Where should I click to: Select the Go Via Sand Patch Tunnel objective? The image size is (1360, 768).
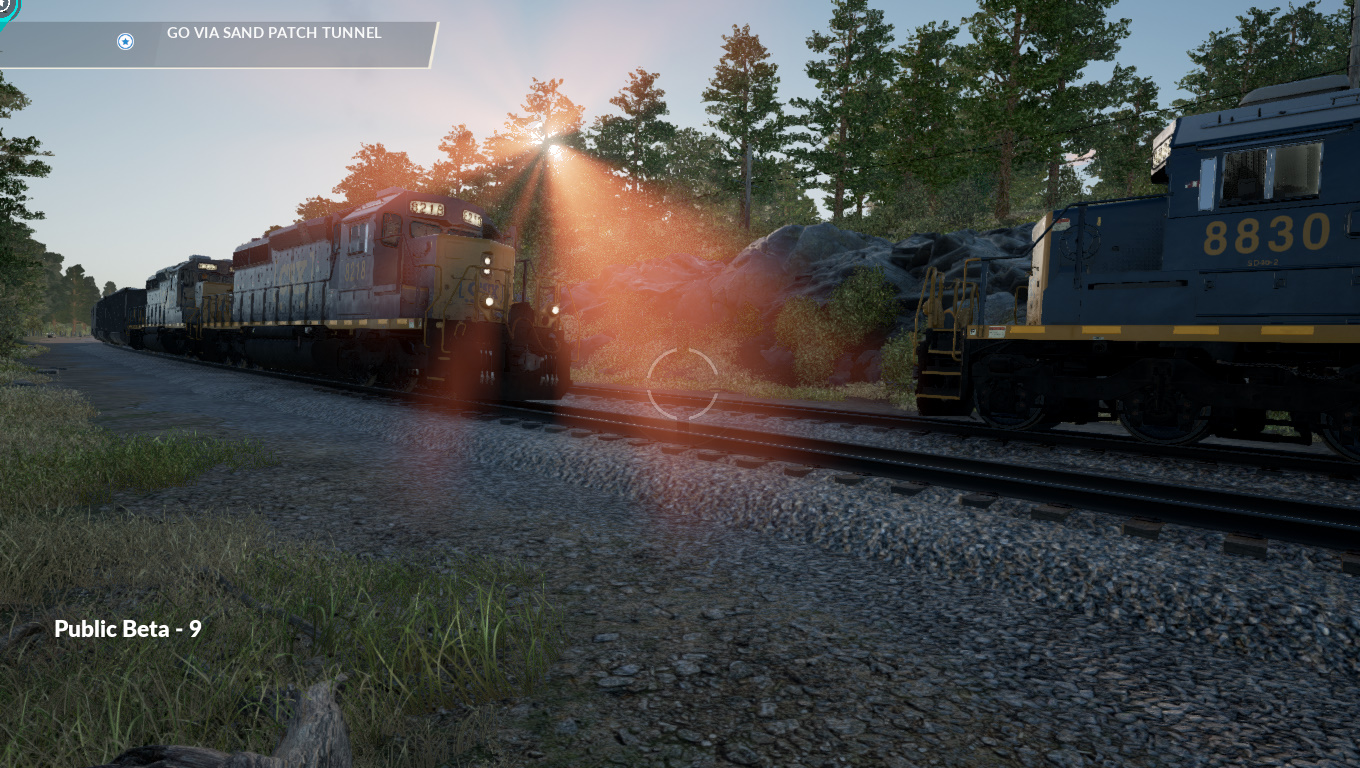[274, 33]
